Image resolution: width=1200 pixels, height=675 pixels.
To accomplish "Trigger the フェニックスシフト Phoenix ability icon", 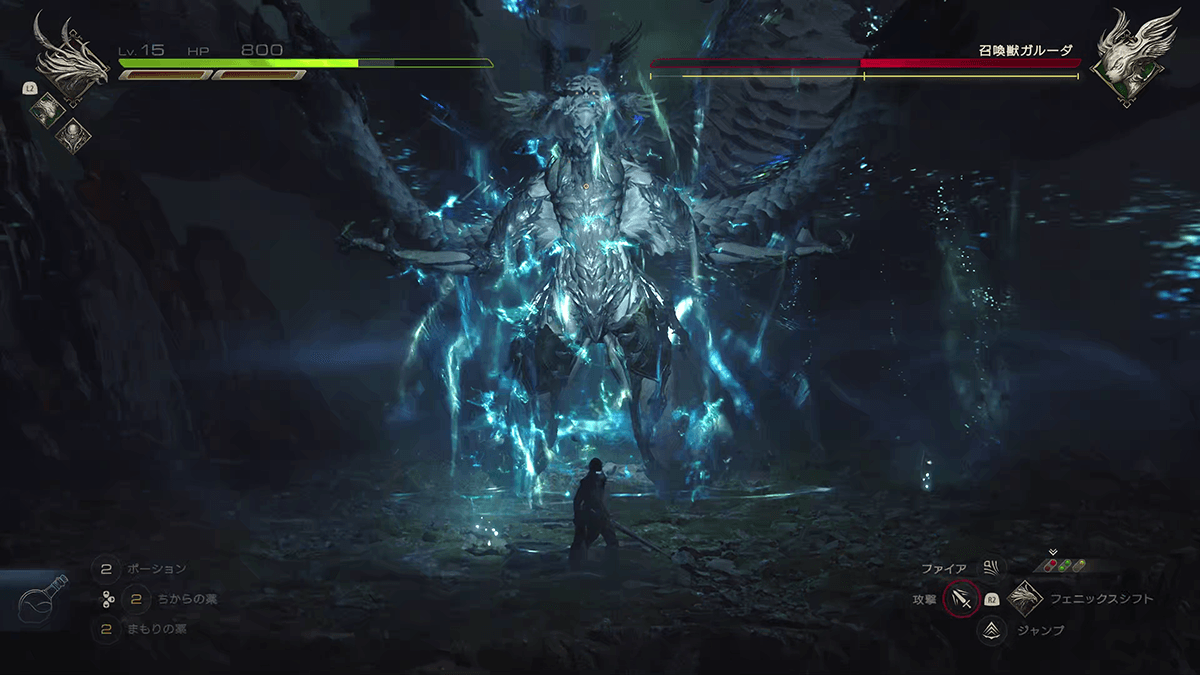I will (1025, 599).
